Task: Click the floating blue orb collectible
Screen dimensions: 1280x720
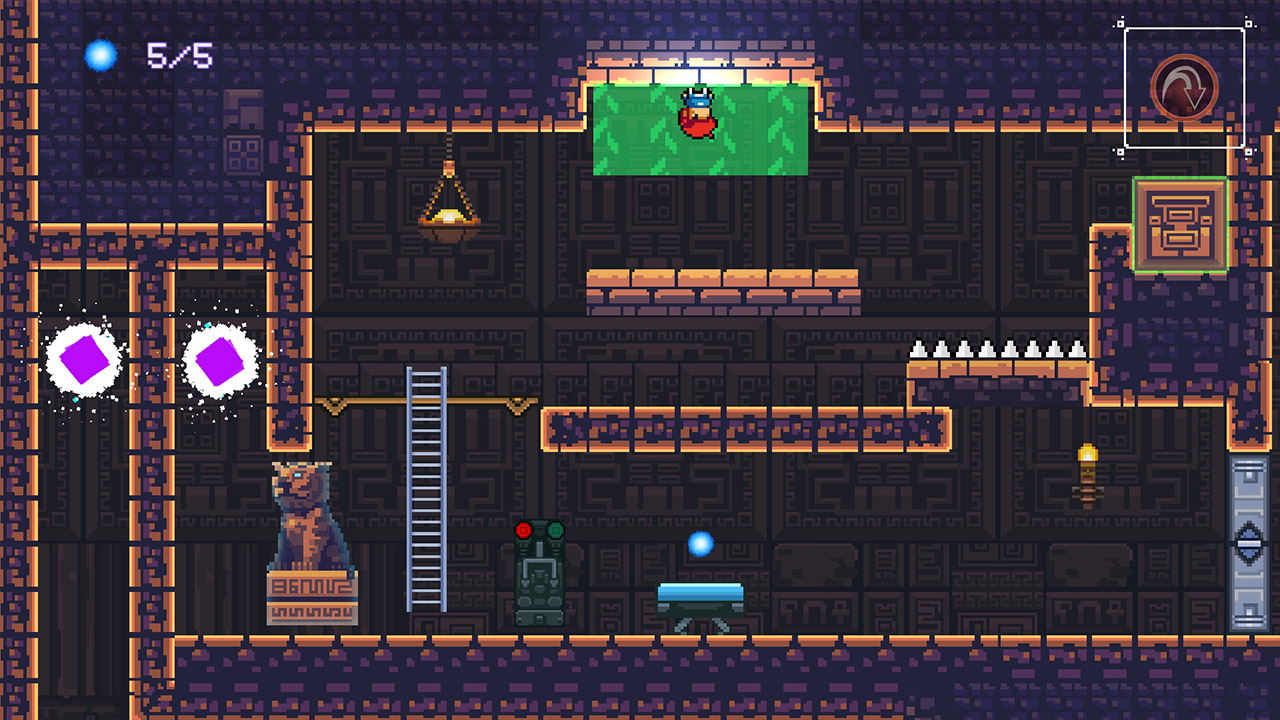Action: [702, 546]
